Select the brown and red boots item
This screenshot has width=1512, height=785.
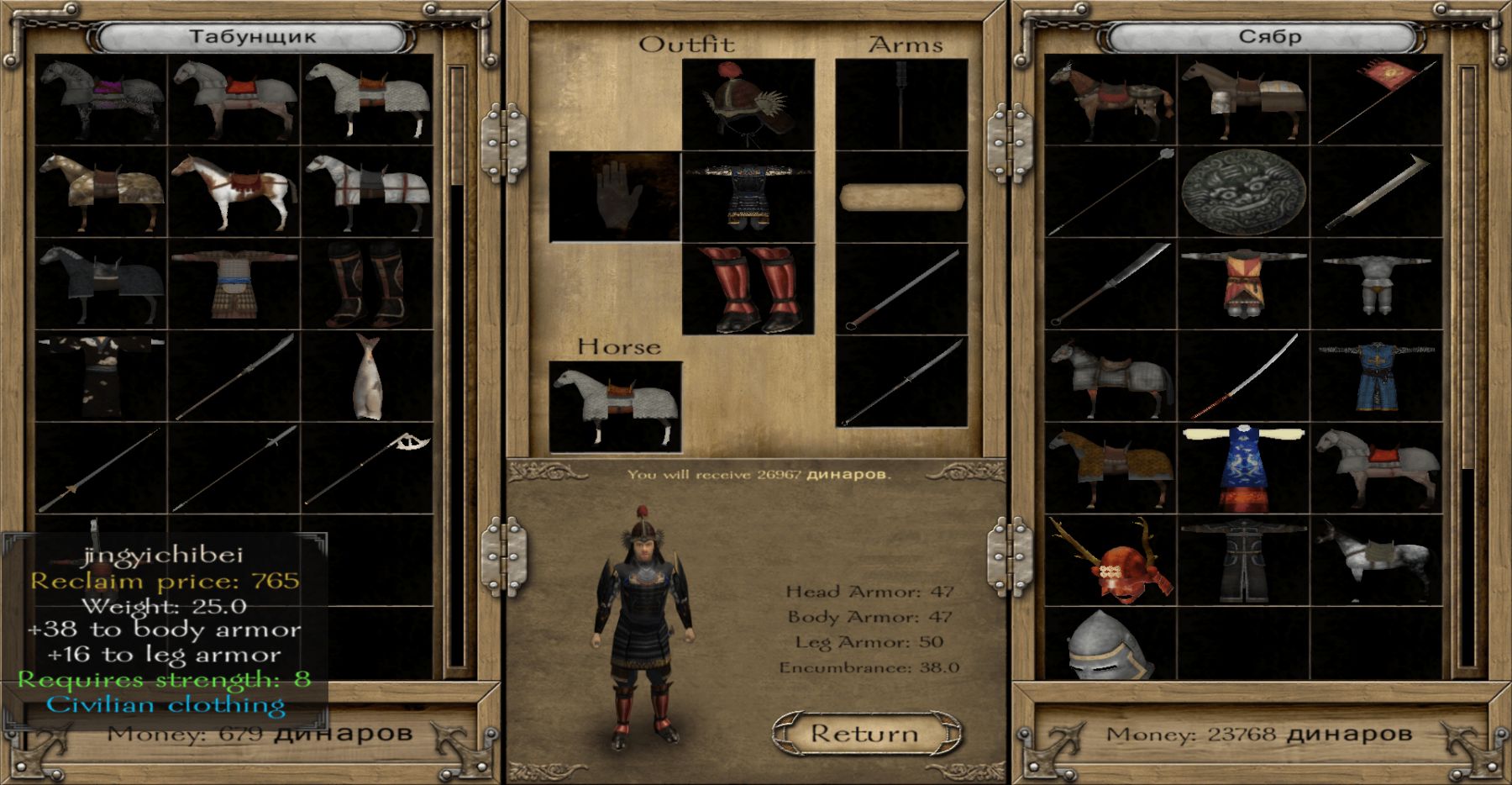(x=368, y=284)
